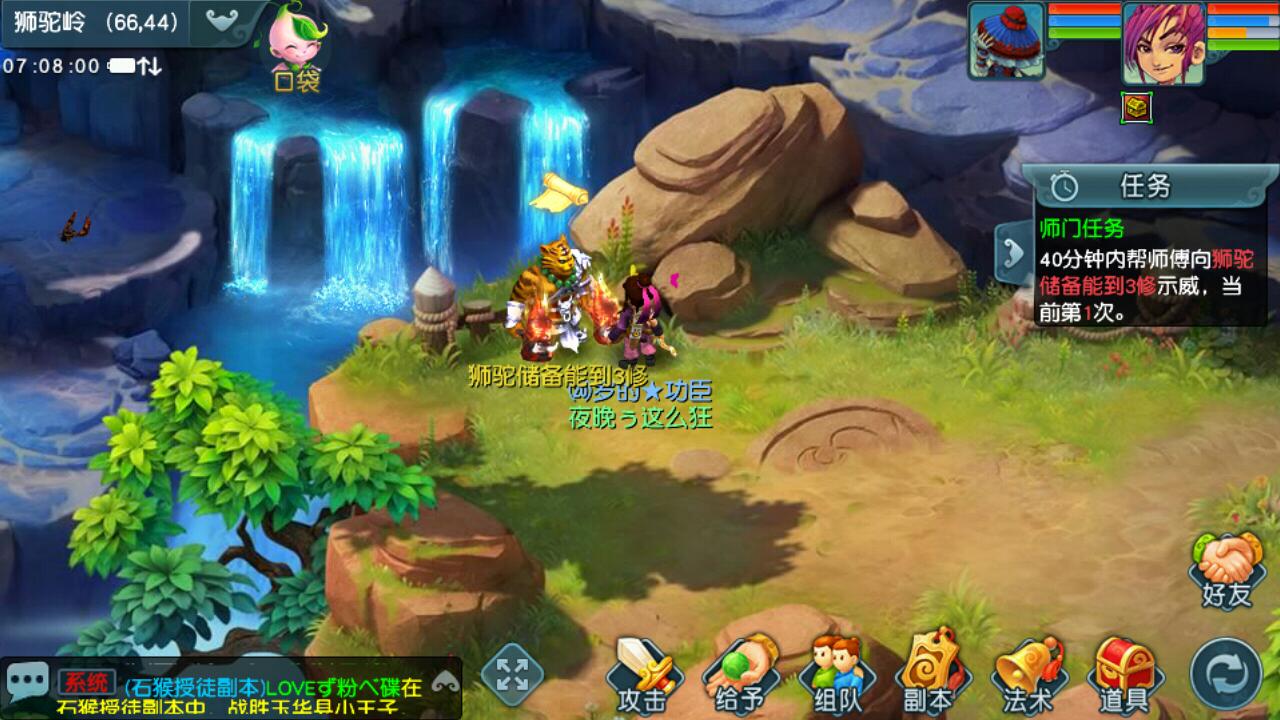
Task: Open the 副本 dungeon menu
Action: point(927,675)
